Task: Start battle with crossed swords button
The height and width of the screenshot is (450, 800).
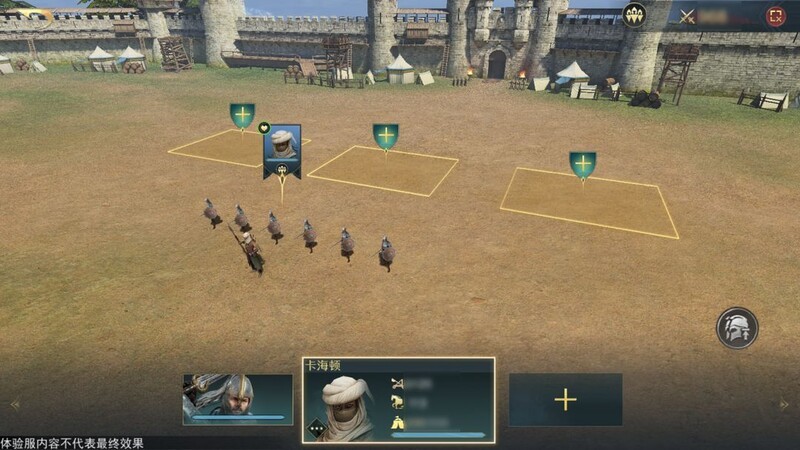Action: point(687,16)
